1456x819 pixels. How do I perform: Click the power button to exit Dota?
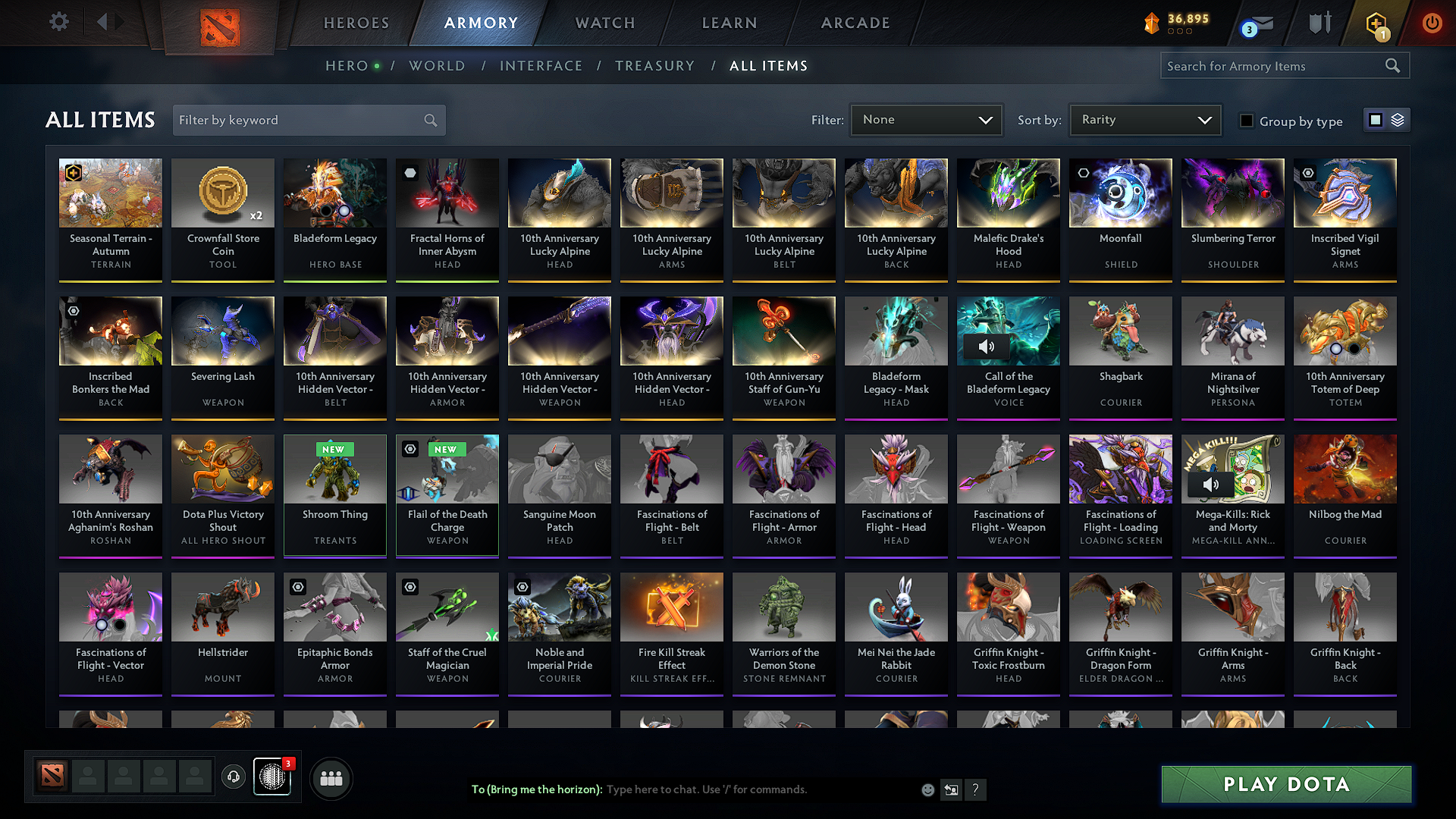[1432, 23]
